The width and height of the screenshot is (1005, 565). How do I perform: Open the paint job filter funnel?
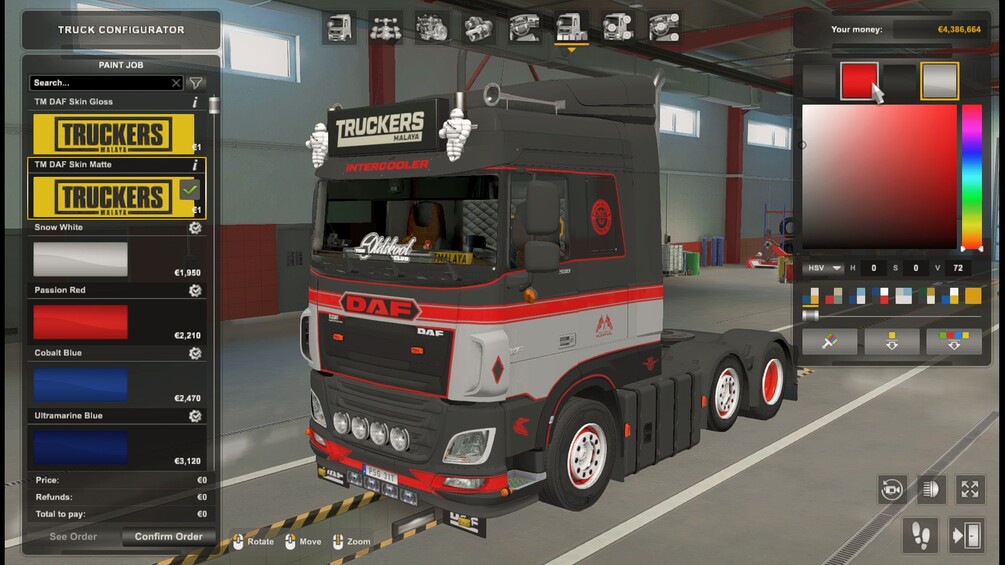196,83
